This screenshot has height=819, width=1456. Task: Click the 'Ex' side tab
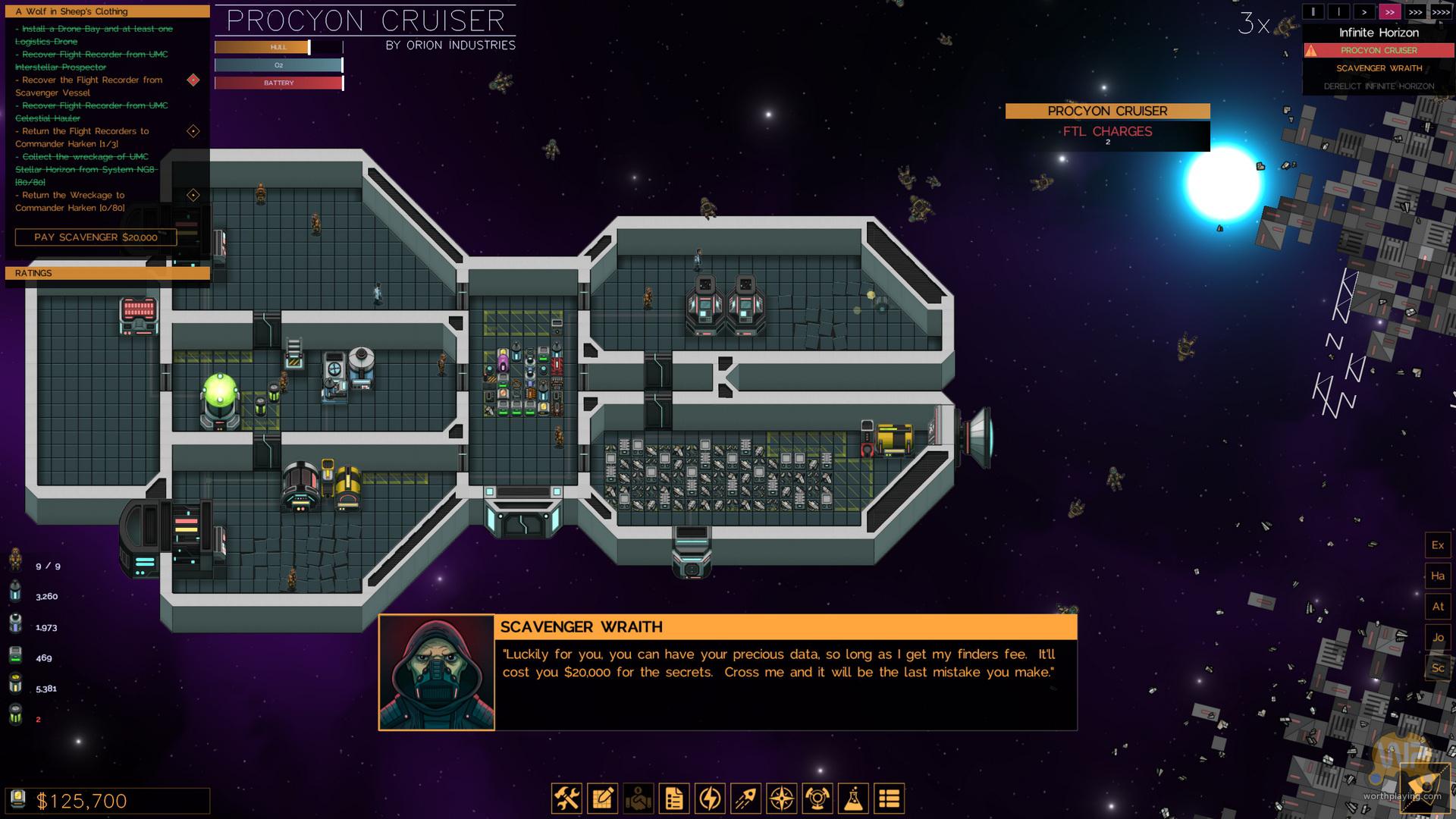coord(1438,545)
